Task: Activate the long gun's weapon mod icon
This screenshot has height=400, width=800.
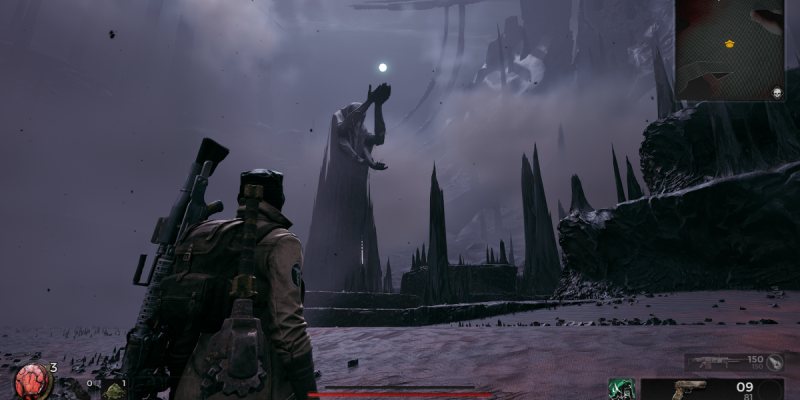Action: [775, 361]
